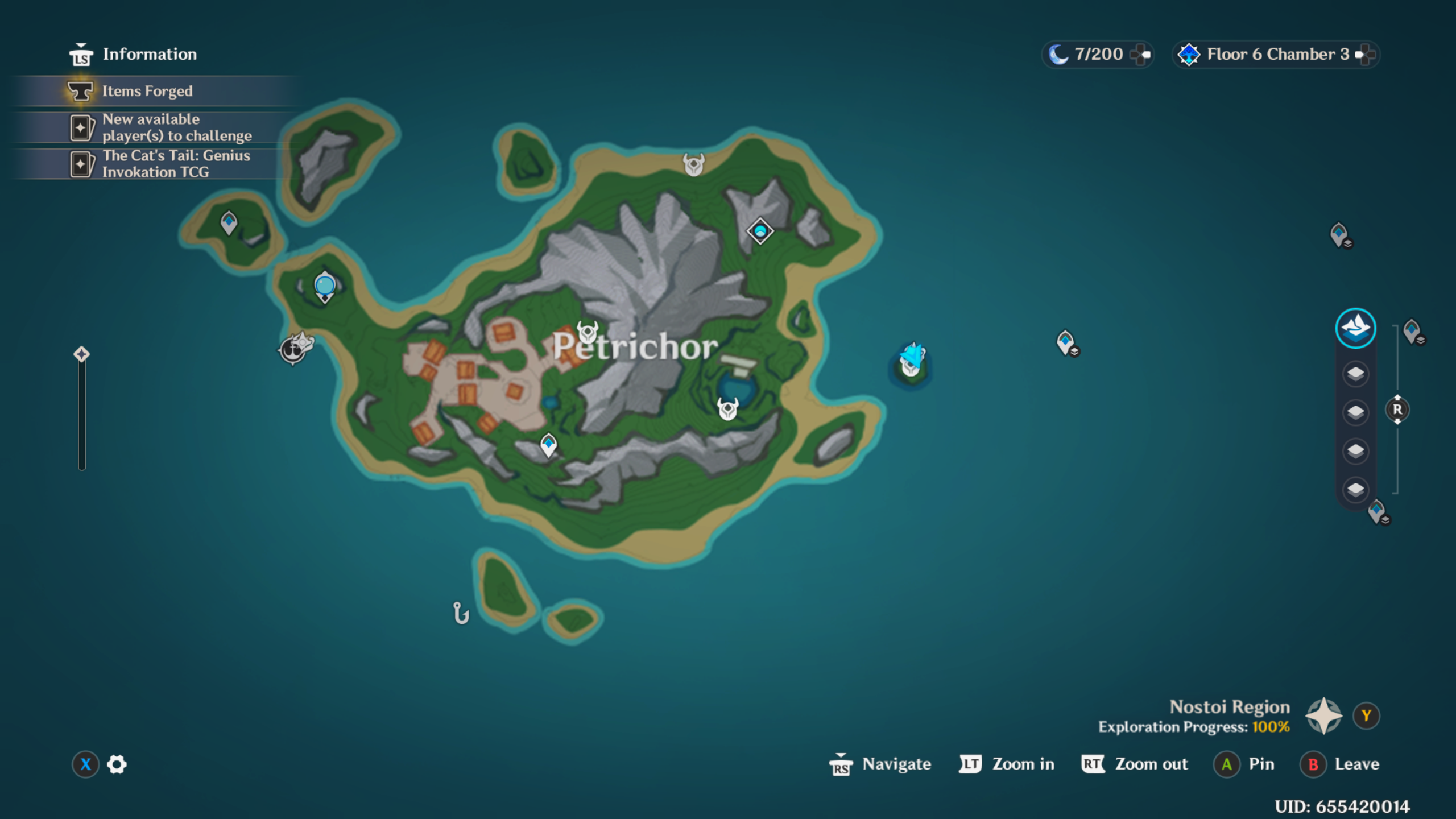Open the Floor 6 Chamber 3 tracker
1456x819 pixels.
[1276, 55]
